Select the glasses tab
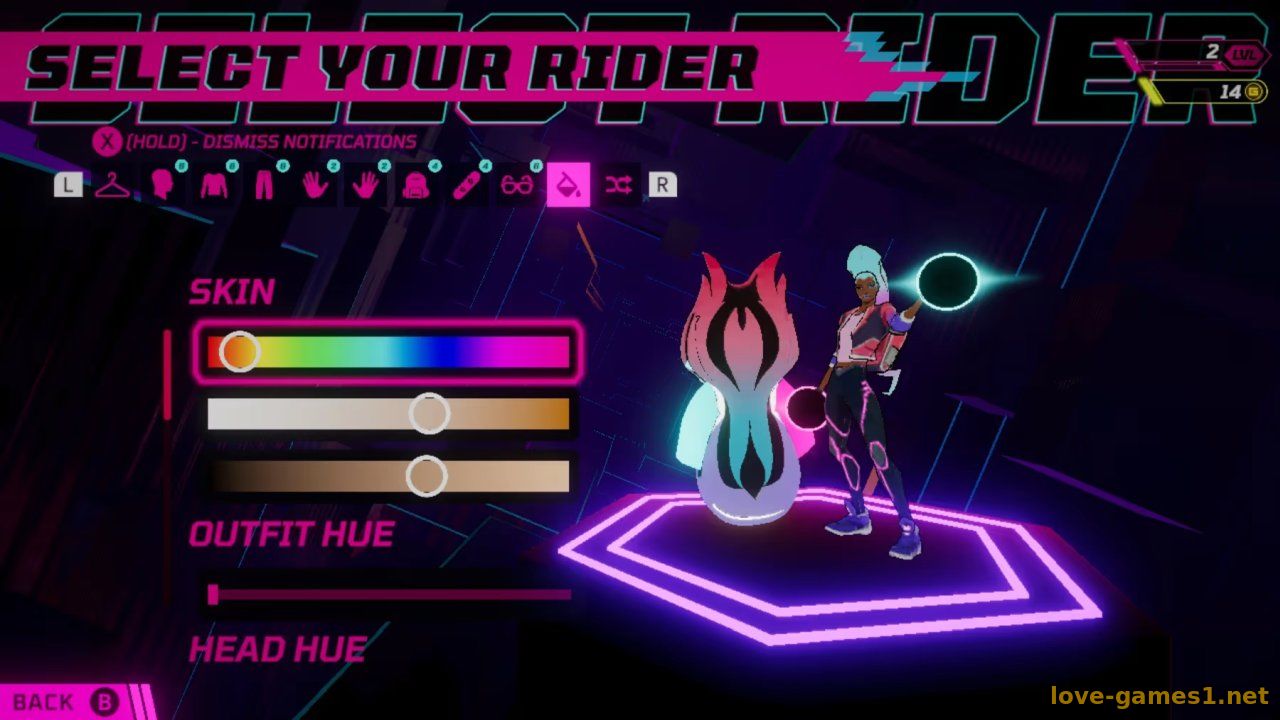 (x=517, y=185)
